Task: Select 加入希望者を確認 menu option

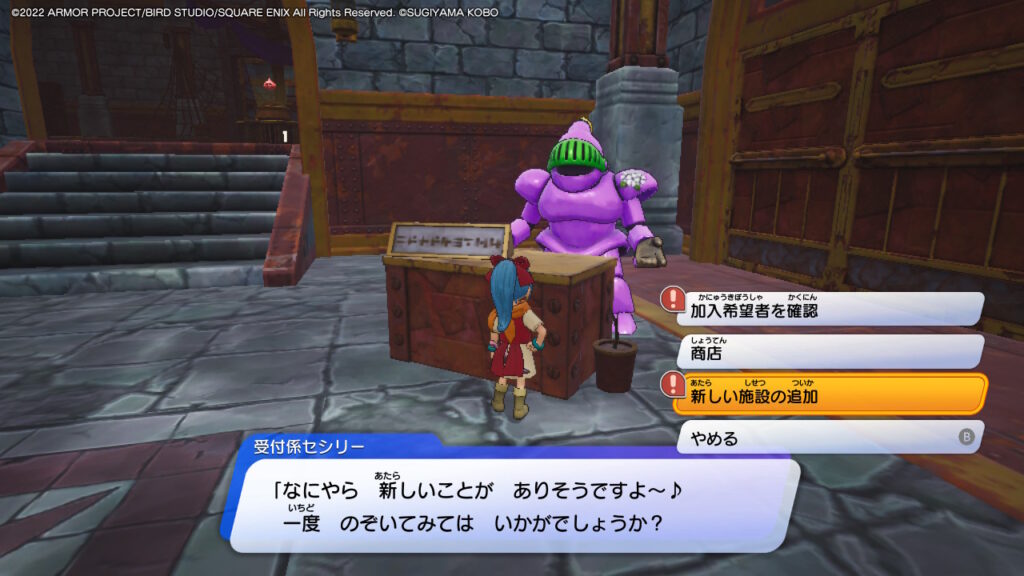Action: (830, 309)
